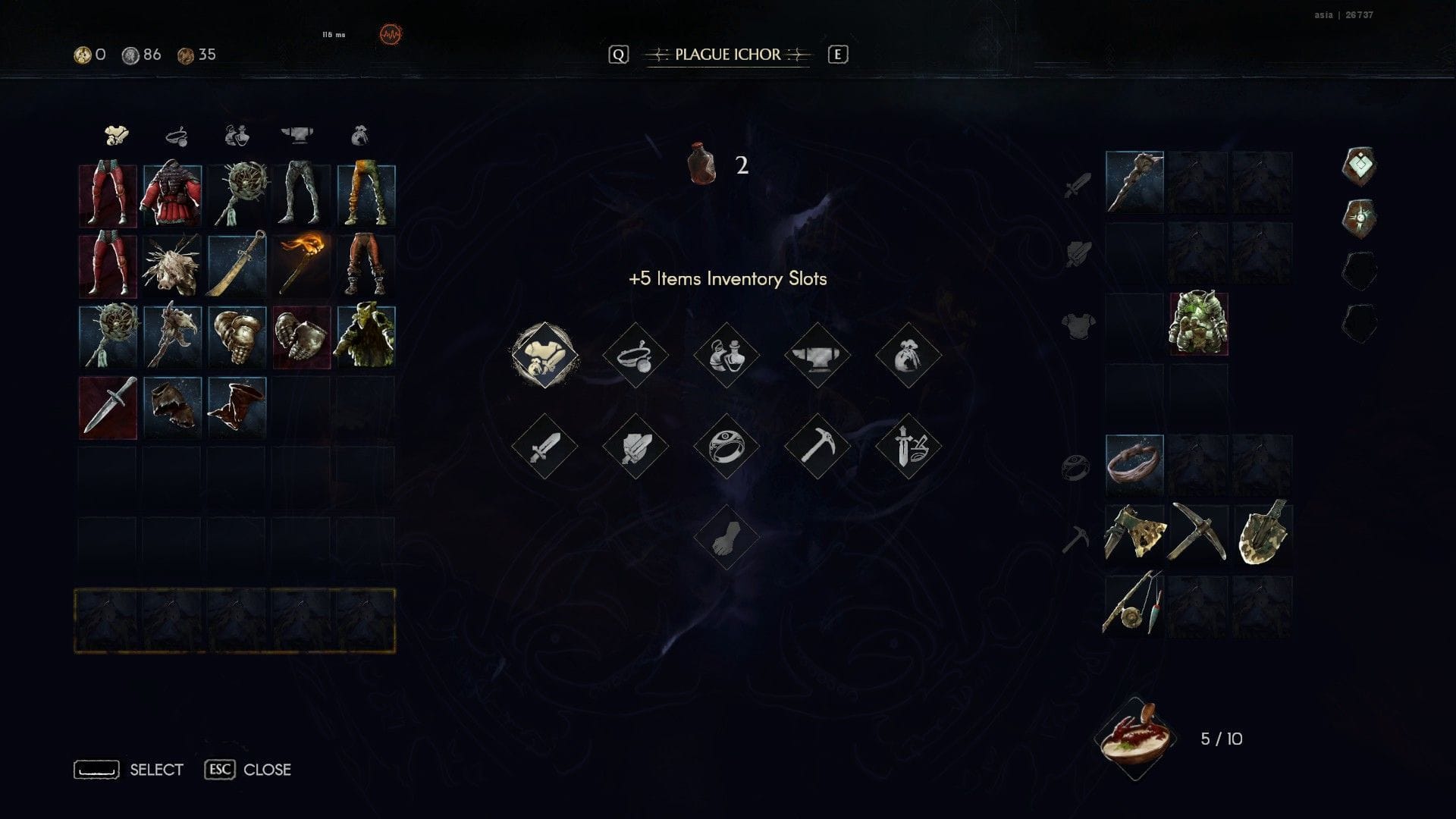
Task: Choose the potions upgrade diamond in center
Action: (726, 355)
